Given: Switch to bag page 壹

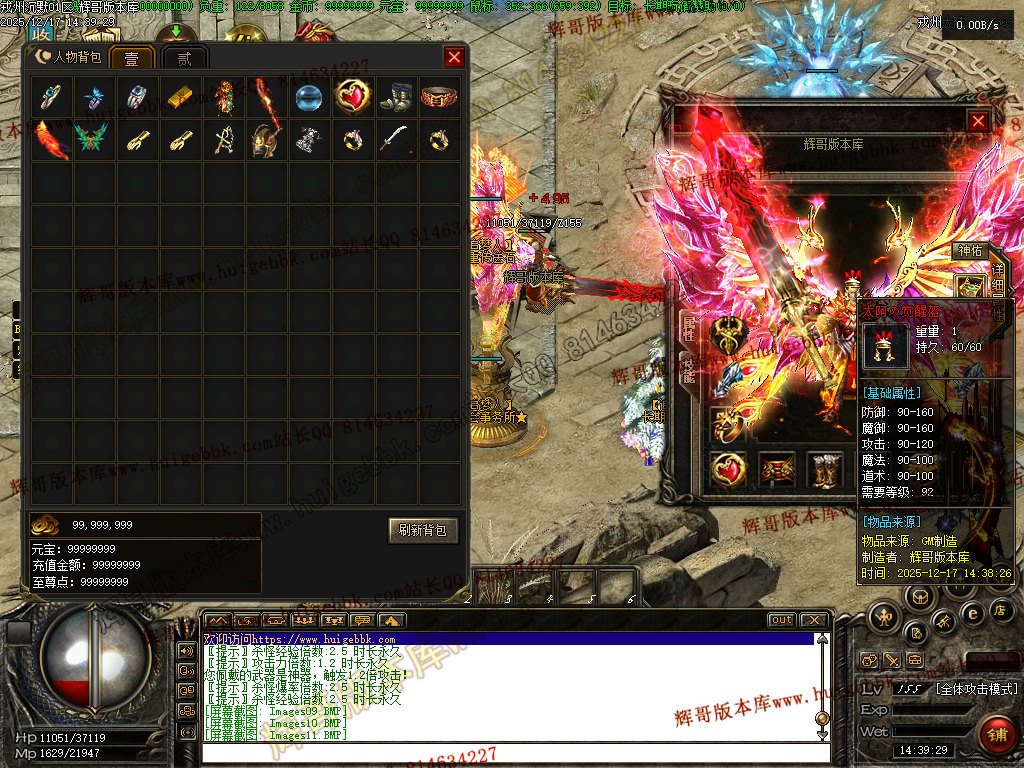Looking at the screenshot, I should pos(131,58).
